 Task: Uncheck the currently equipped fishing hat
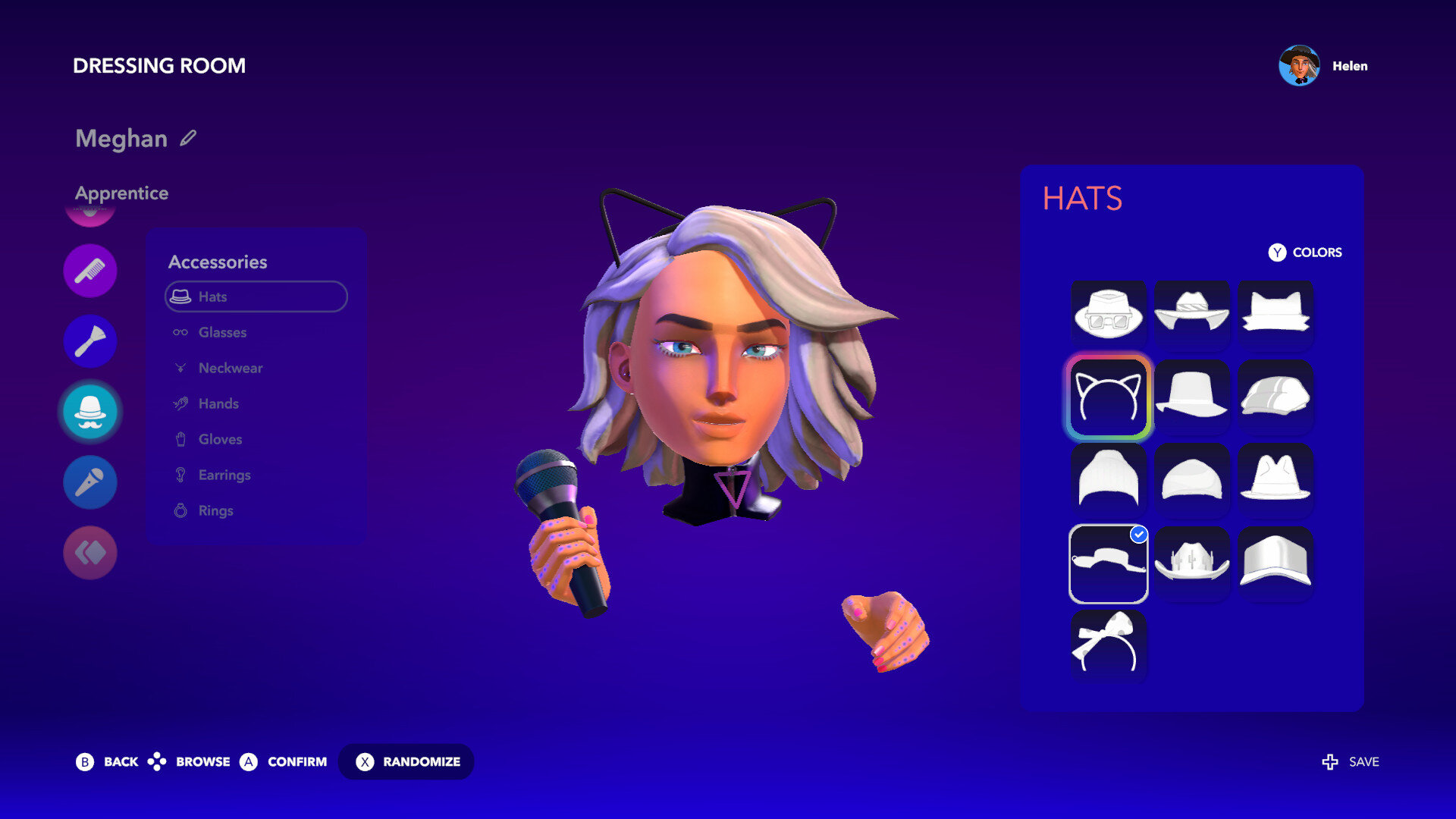point(1108,563)
